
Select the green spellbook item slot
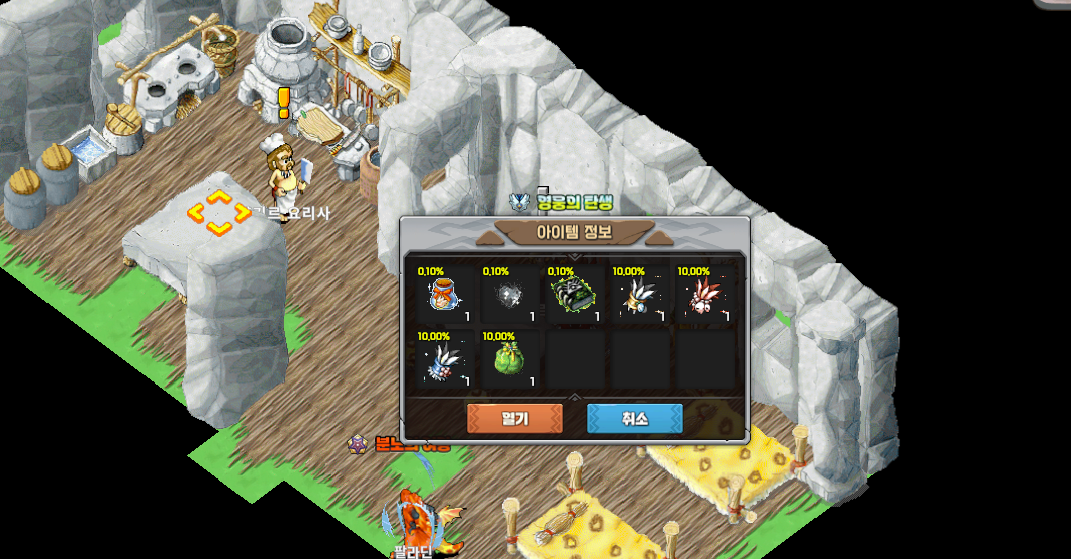574,296
